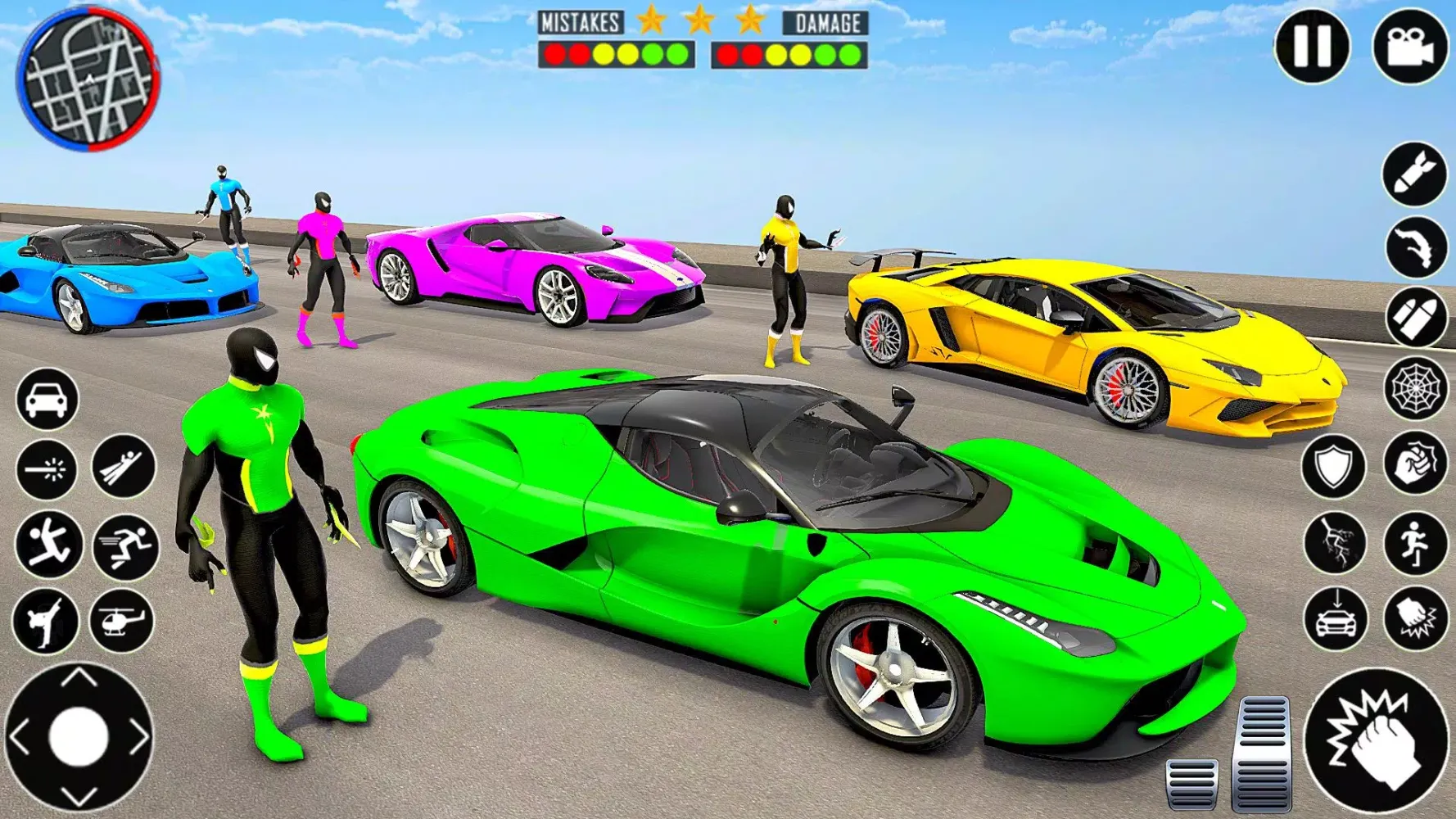Activate the shield defense
Viewport: 1456px width, 819px height.
coord(1334,467)
